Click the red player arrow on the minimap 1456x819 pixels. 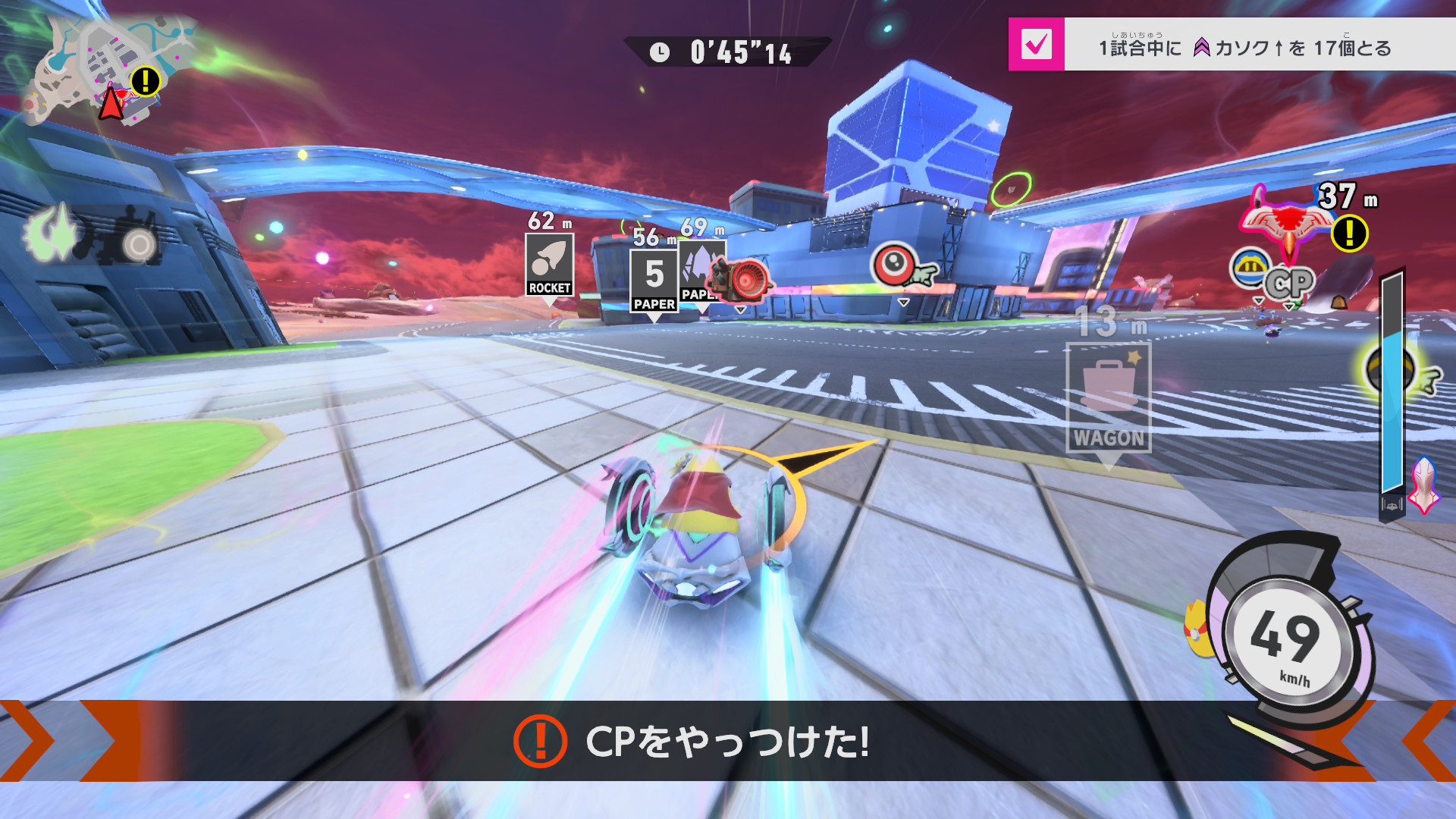pyautogui.click(x=111, y=104)
